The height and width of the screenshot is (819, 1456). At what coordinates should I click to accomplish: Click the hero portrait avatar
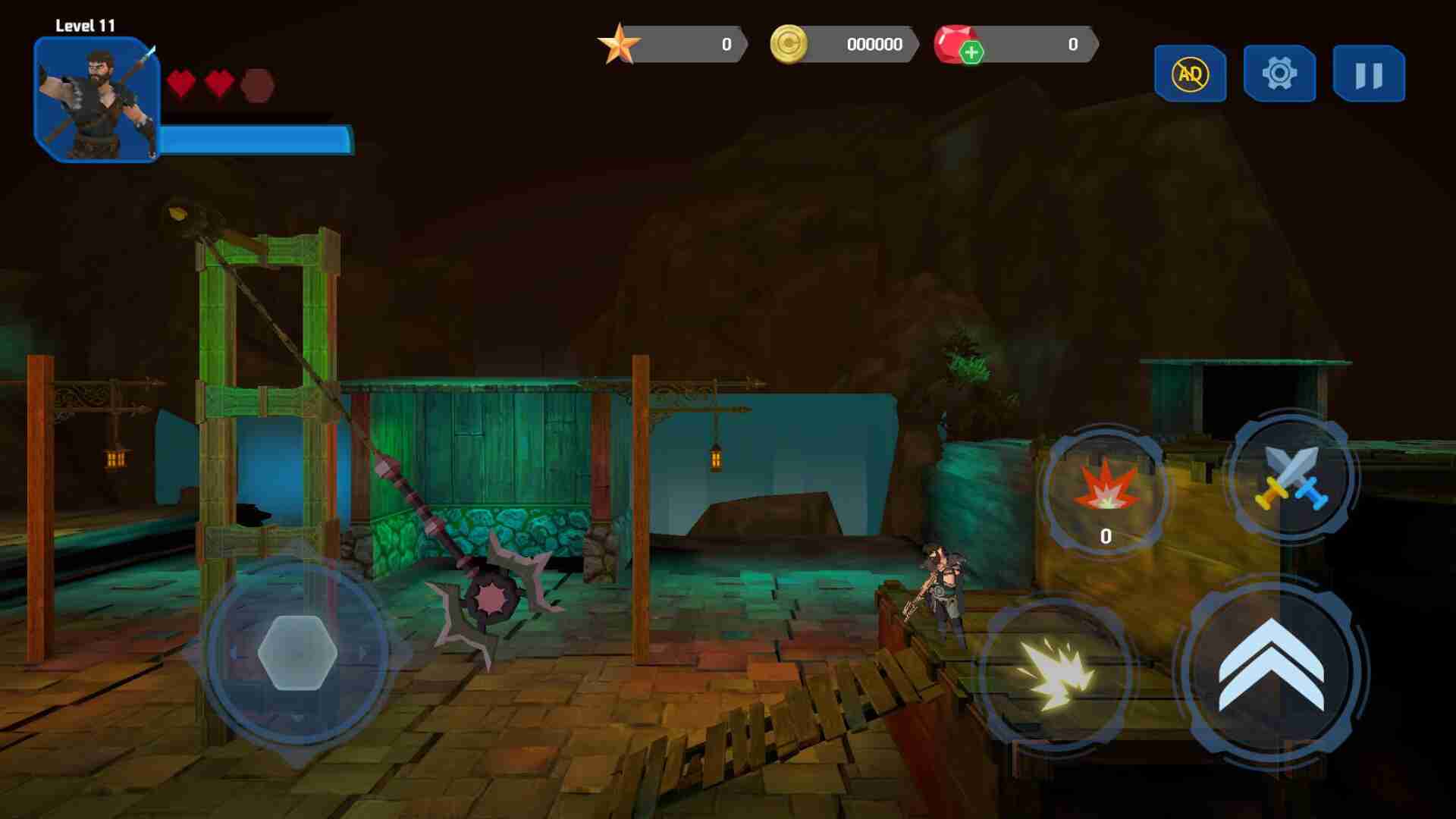tap(96, 99)
